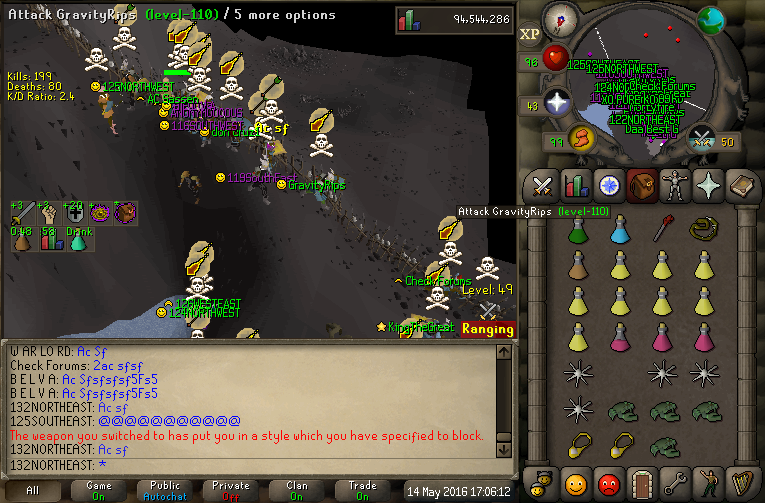Open the harp Music Player tab

point(741,482)
